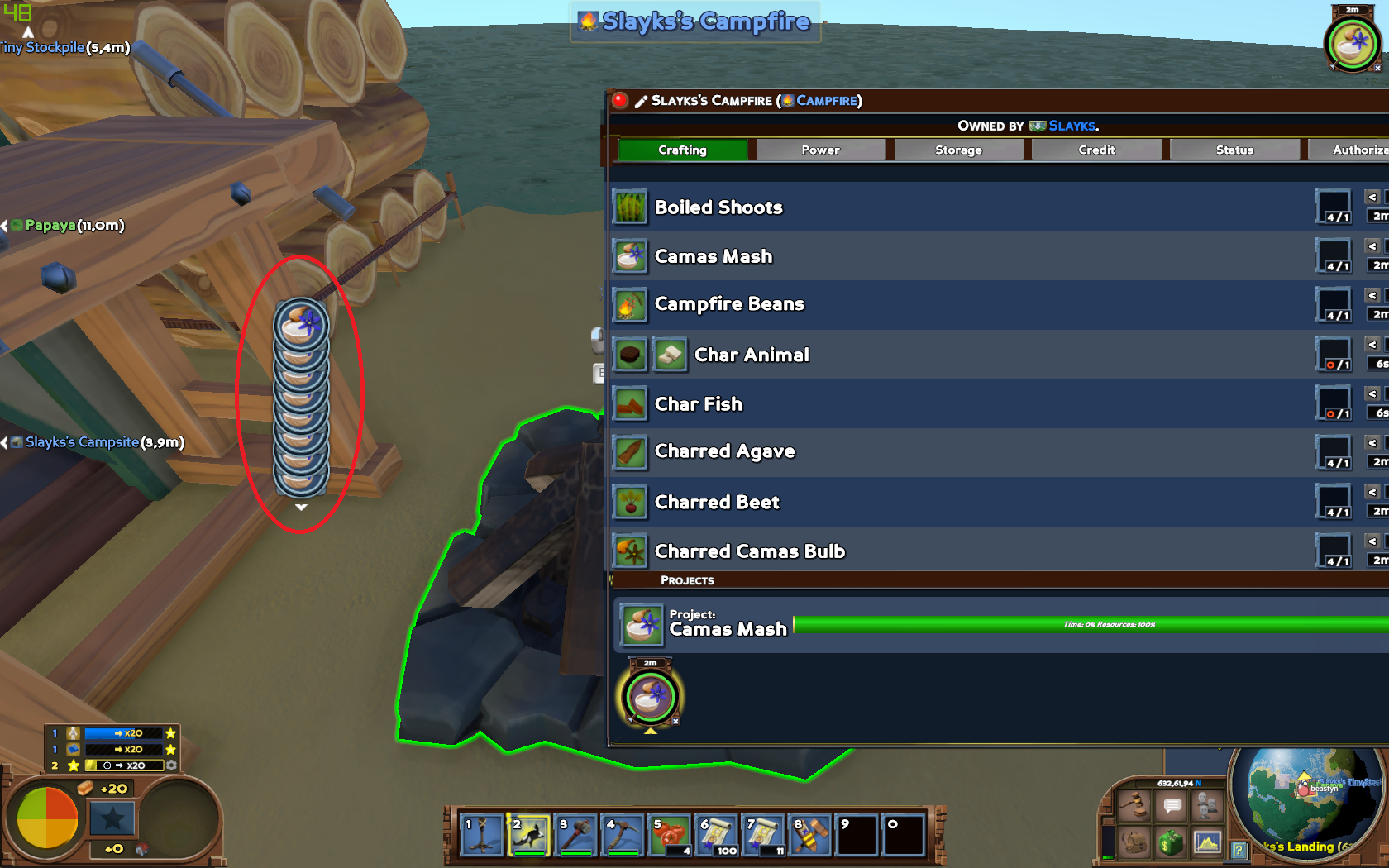Open the chat bubble icon

pos(1171,805)
